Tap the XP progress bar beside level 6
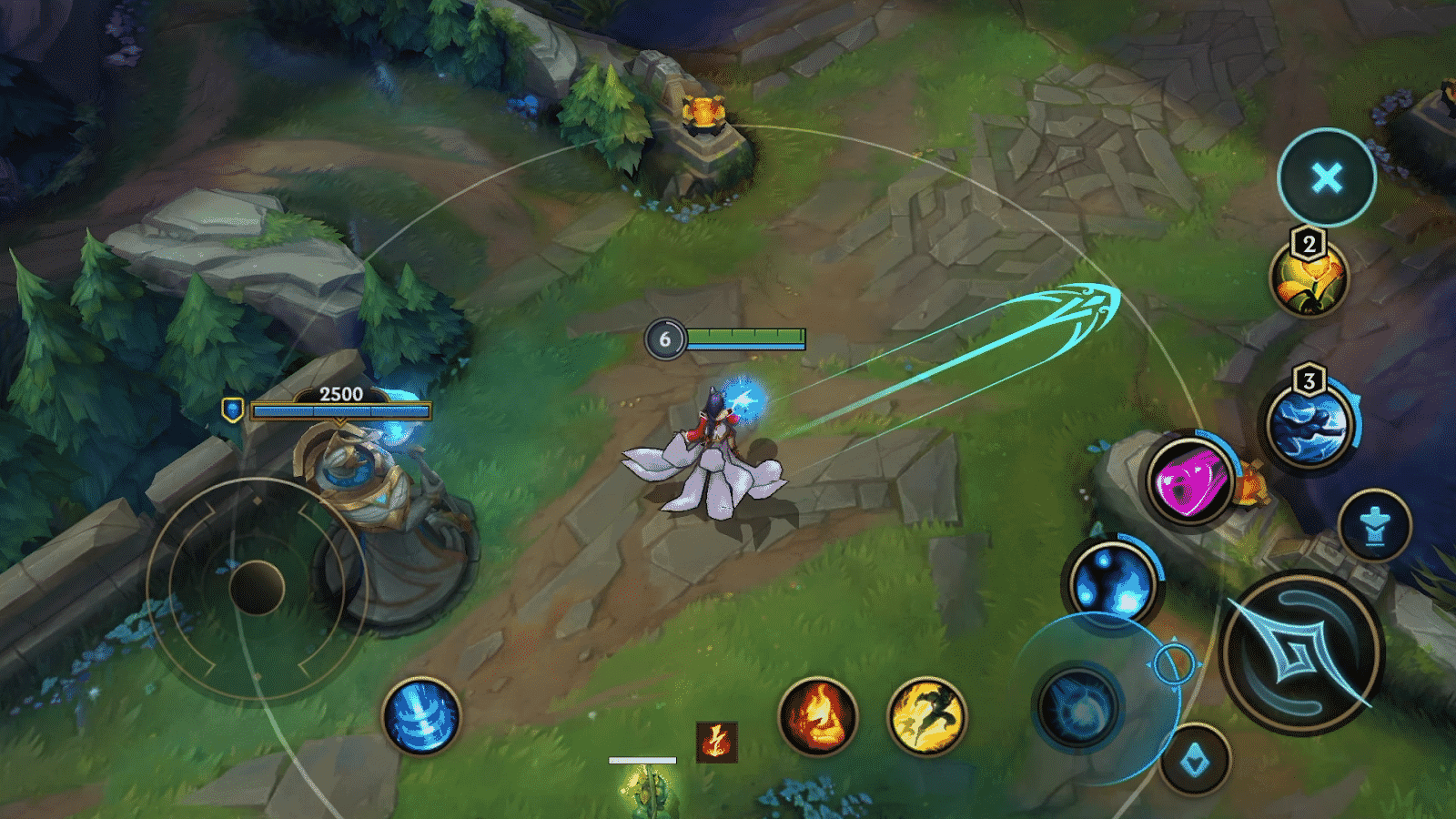The height and width of the screenshot is (819, 1456). [x=746, y=338]
